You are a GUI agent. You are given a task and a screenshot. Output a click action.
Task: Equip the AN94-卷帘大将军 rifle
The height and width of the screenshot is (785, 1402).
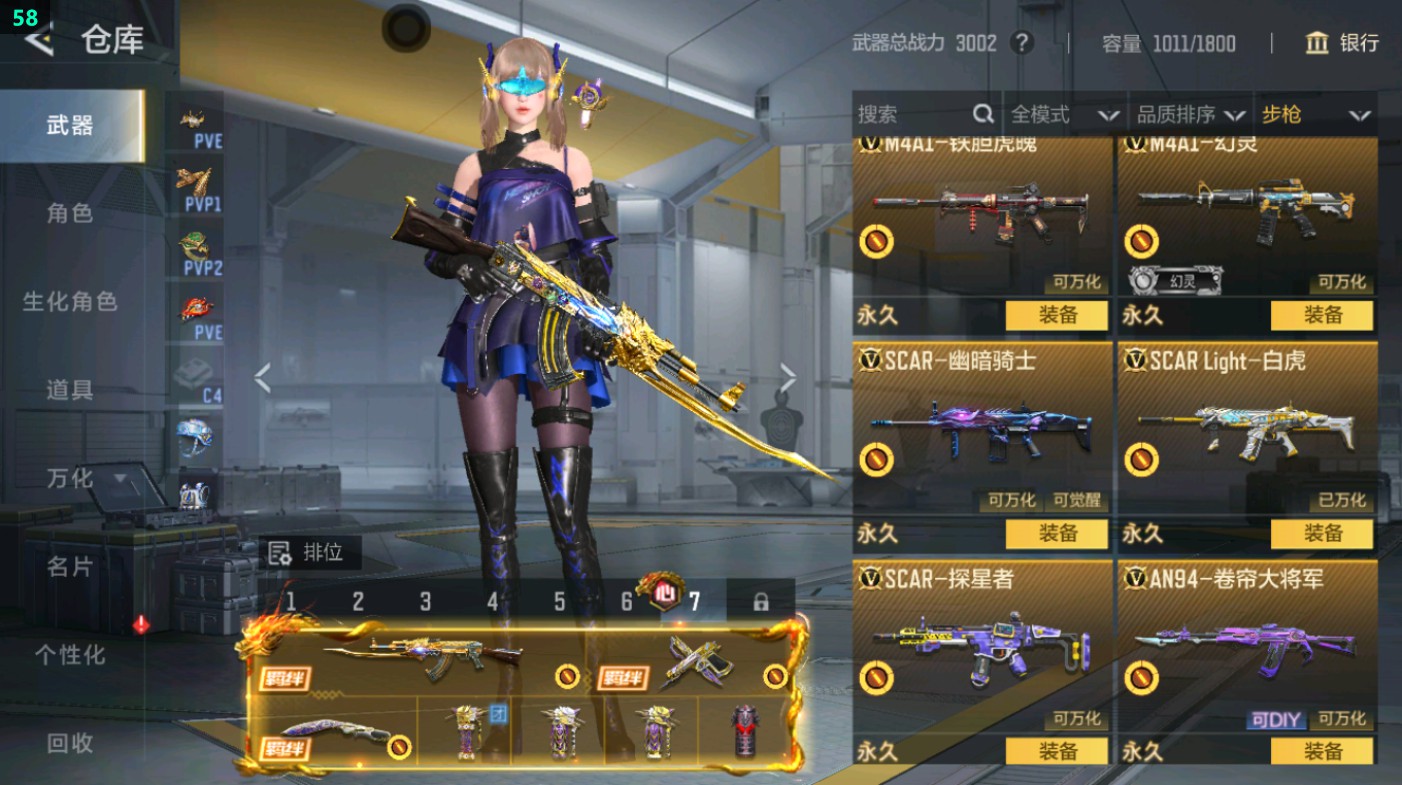click(x=1322, y=751)
